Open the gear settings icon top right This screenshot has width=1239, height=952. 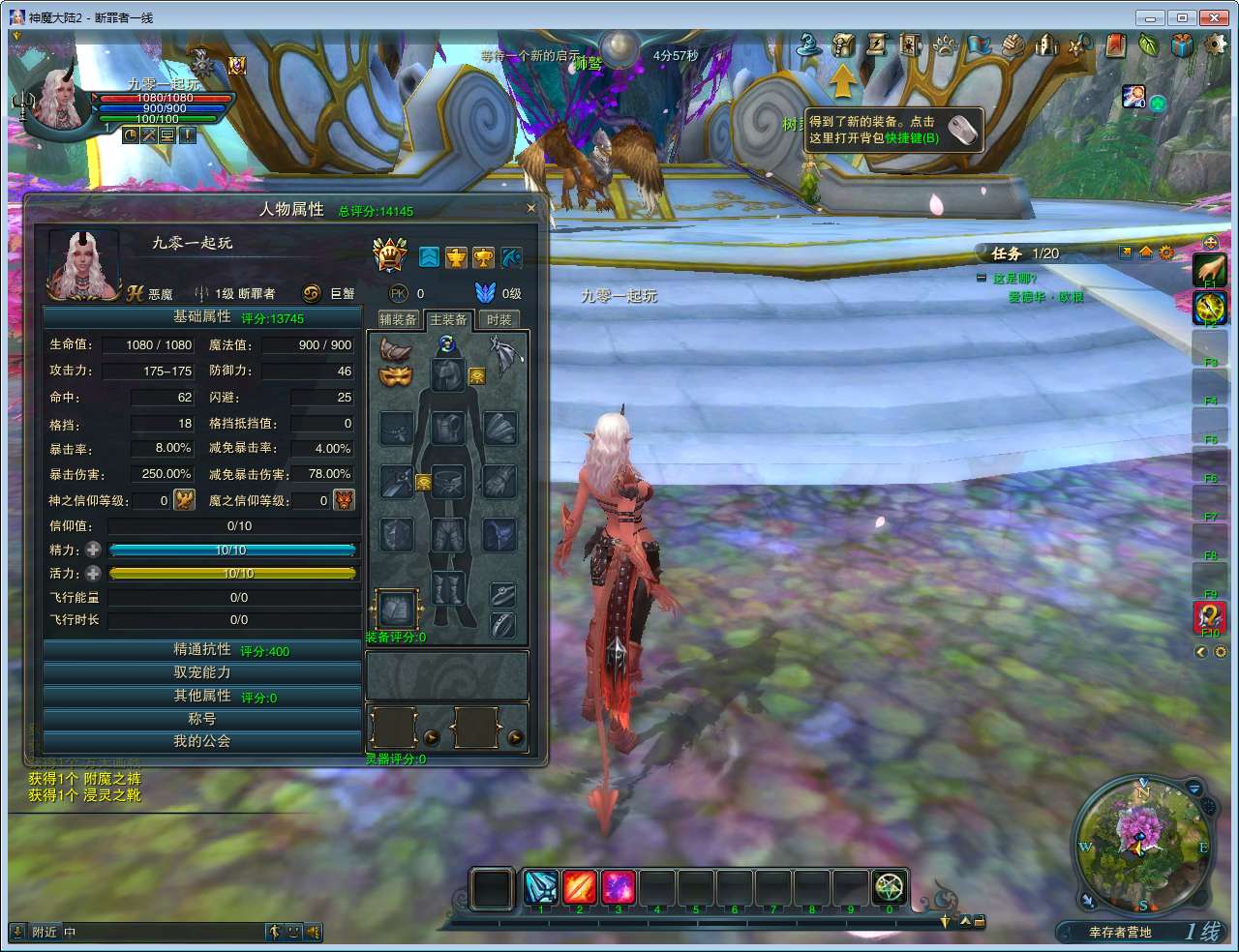[x=1217, y=45]
